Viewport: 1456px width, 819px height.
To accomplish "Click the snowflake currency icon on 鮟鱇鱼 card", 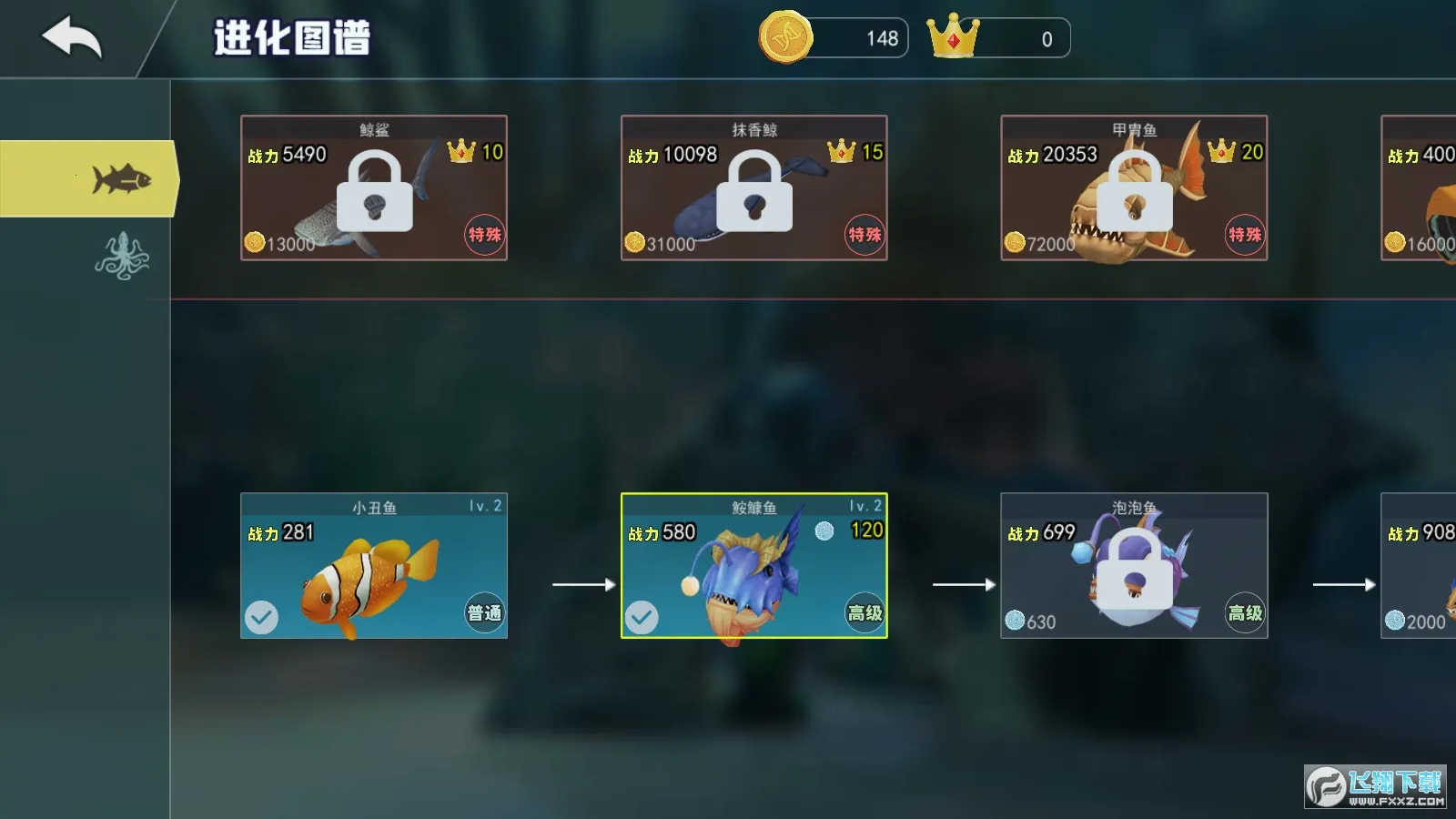I will [825, 532].
